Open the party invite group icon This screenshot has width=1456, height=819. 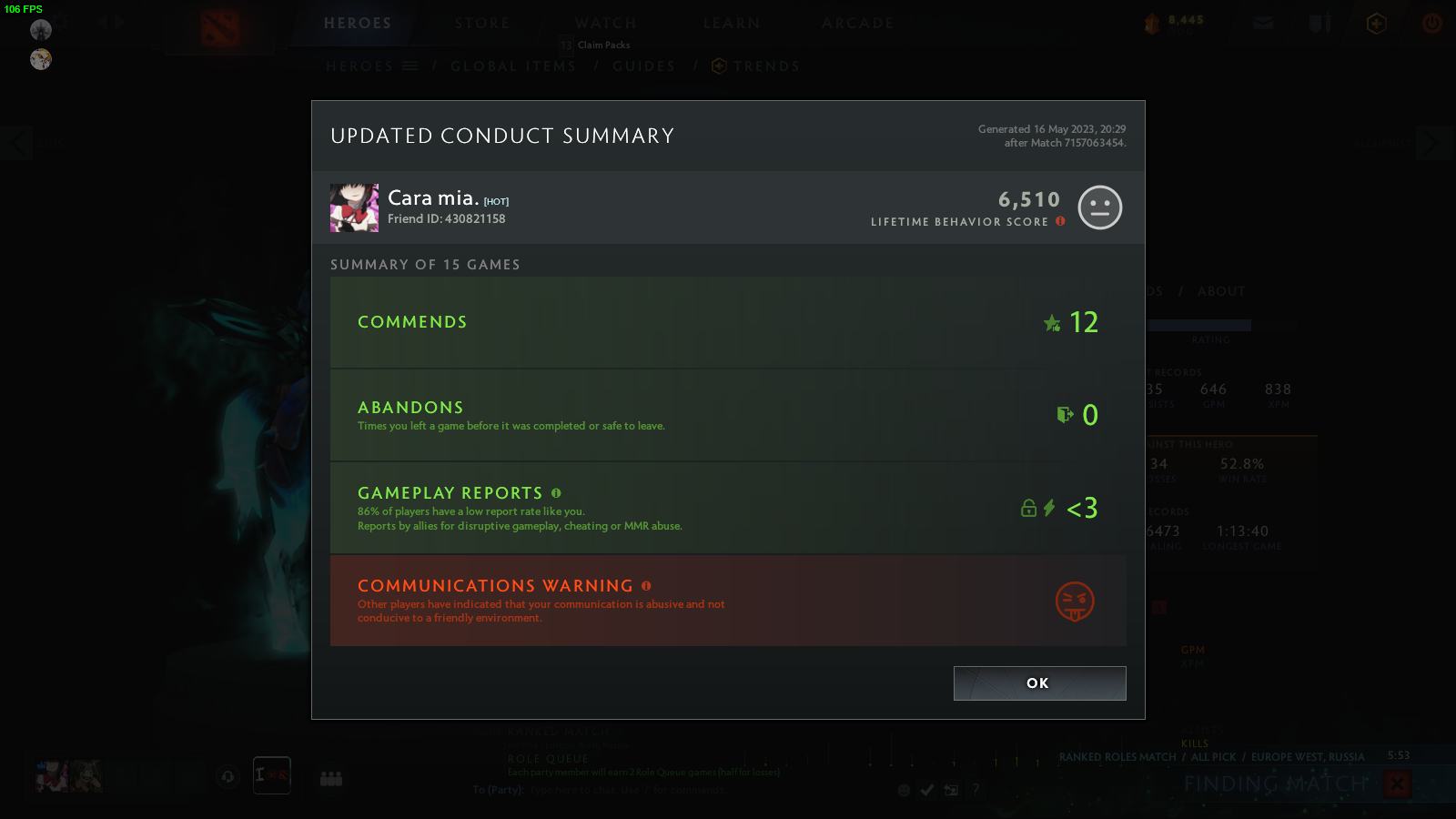pyautogui.click(x=331, y=778)
